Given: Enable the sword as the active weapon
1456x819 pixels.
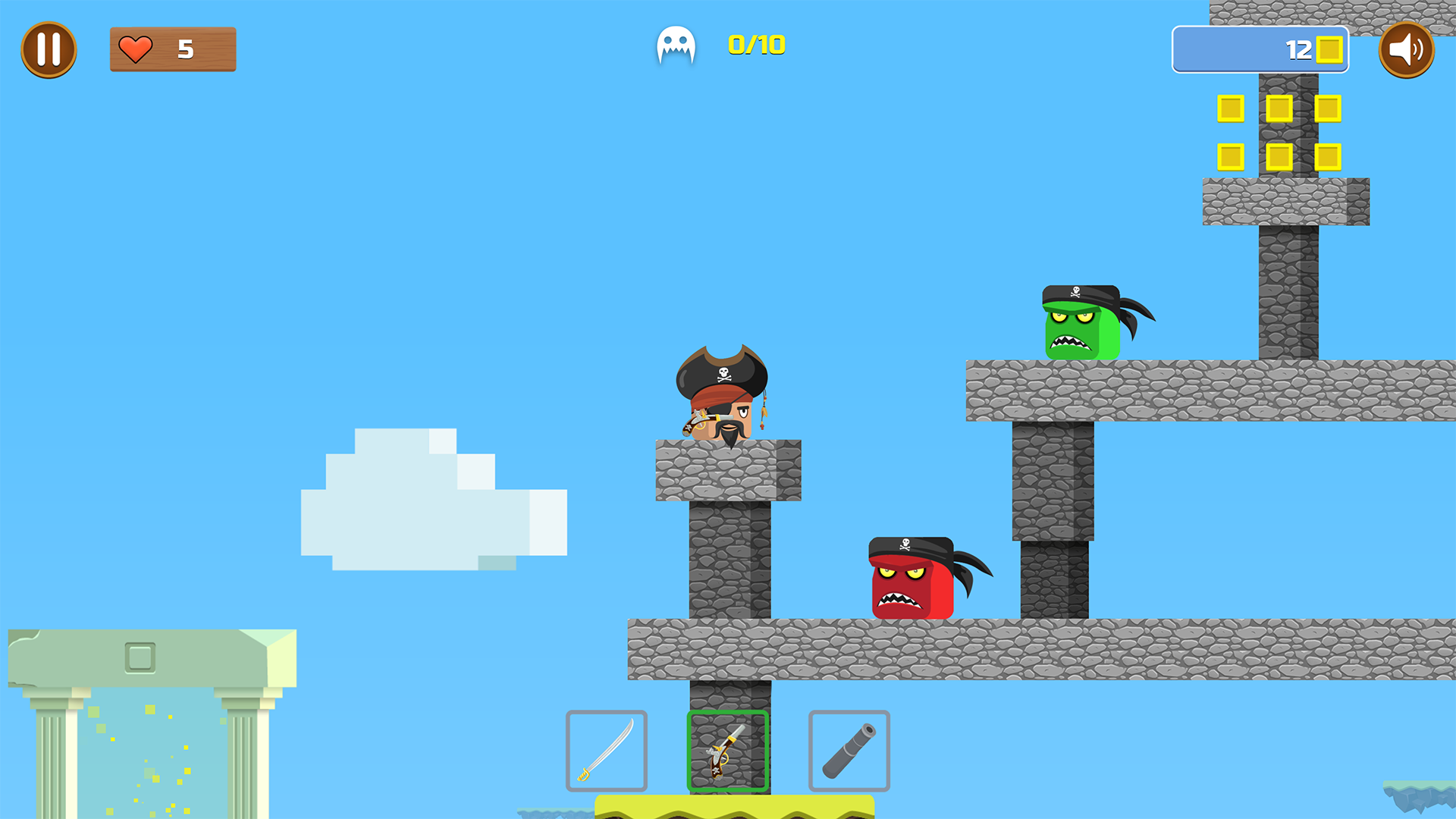Looking at the screenshot, I should pos(607,751).
